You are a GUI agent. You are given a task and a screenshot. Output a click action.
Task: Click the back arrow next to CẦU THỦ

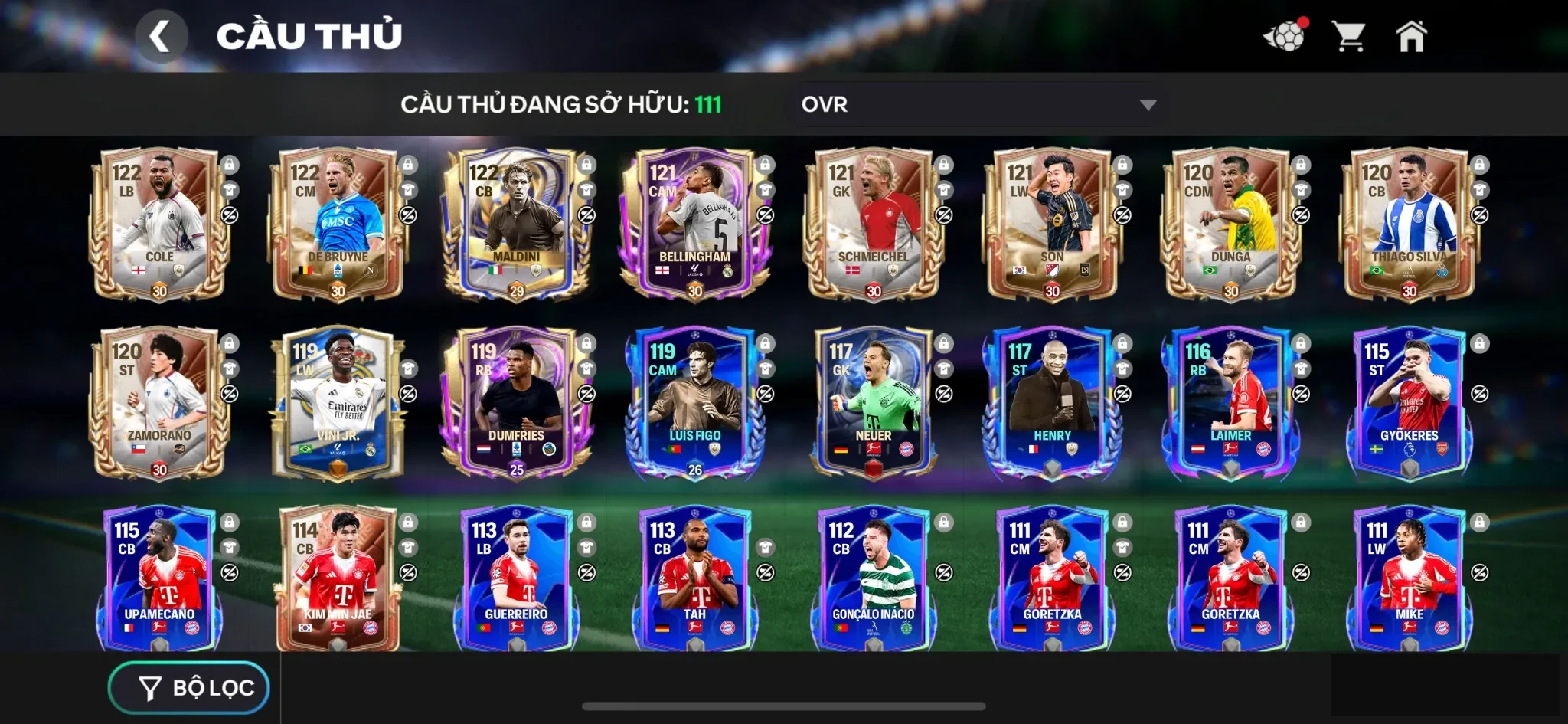[x=162, y=36]
